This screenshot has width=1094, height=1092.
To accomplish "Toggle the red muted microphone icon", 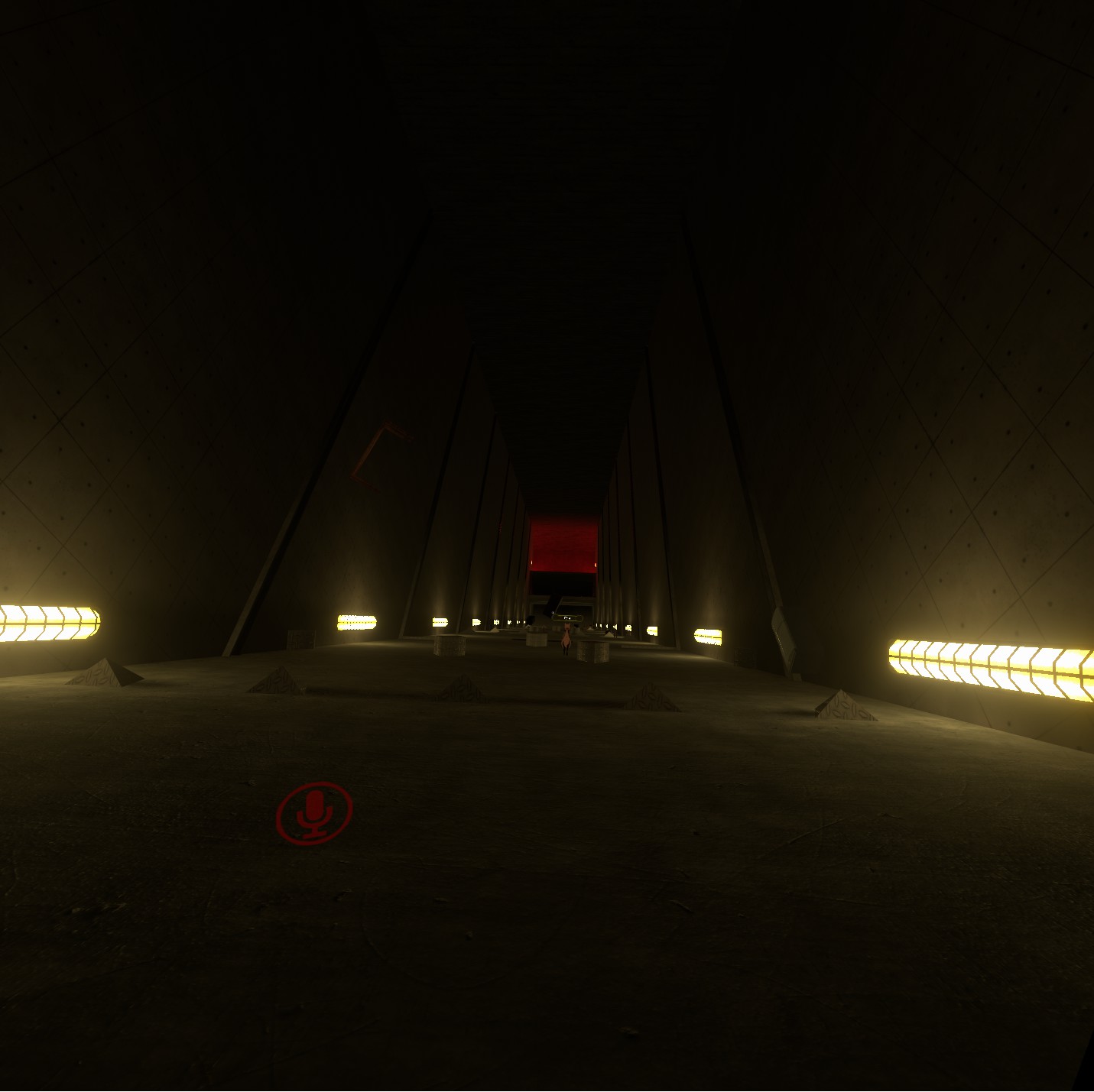I will (x=314, y=812).
